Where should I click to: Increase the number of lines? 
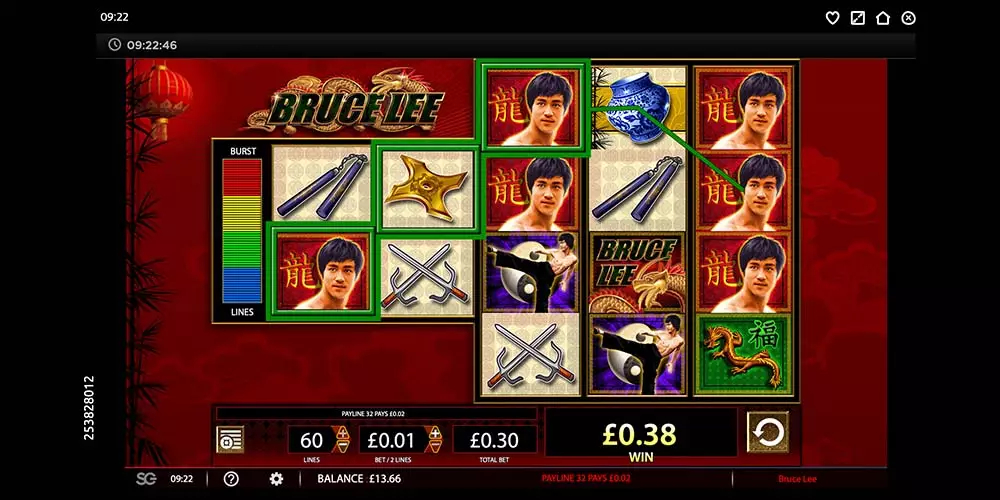(x=343, y=433)
